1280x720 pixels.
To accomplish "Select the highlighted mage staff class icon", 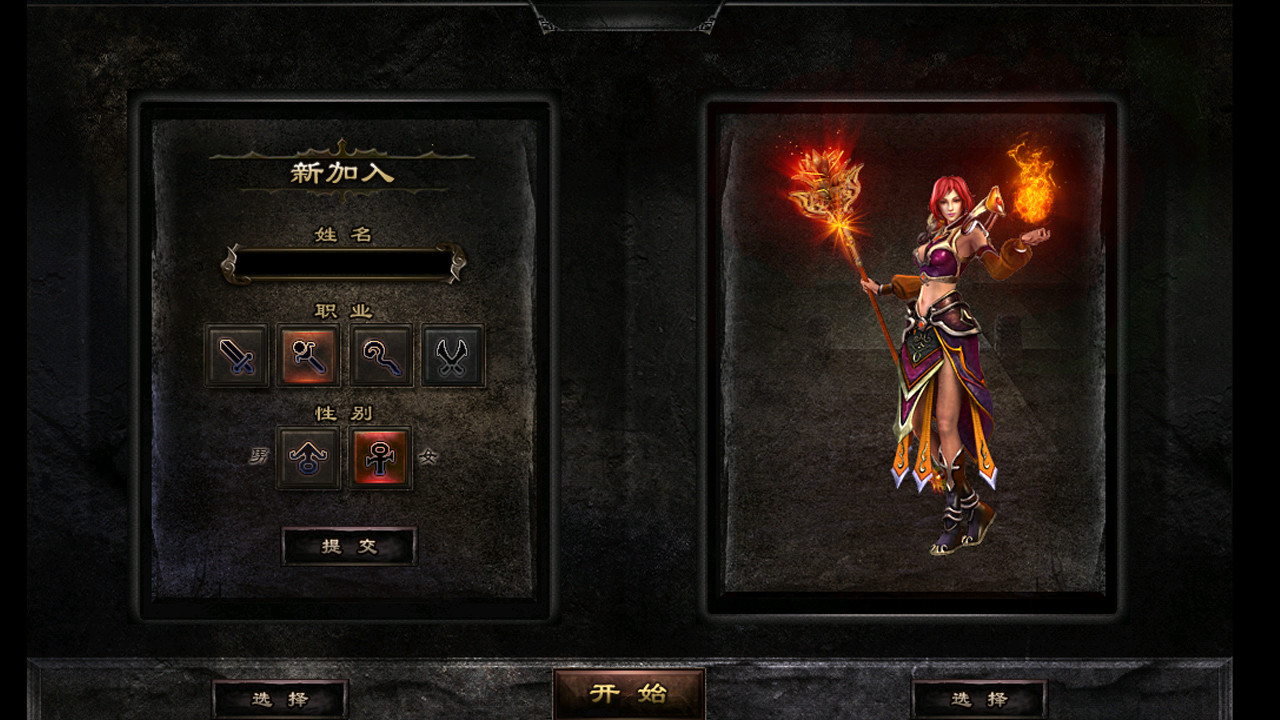I will 308,357.
